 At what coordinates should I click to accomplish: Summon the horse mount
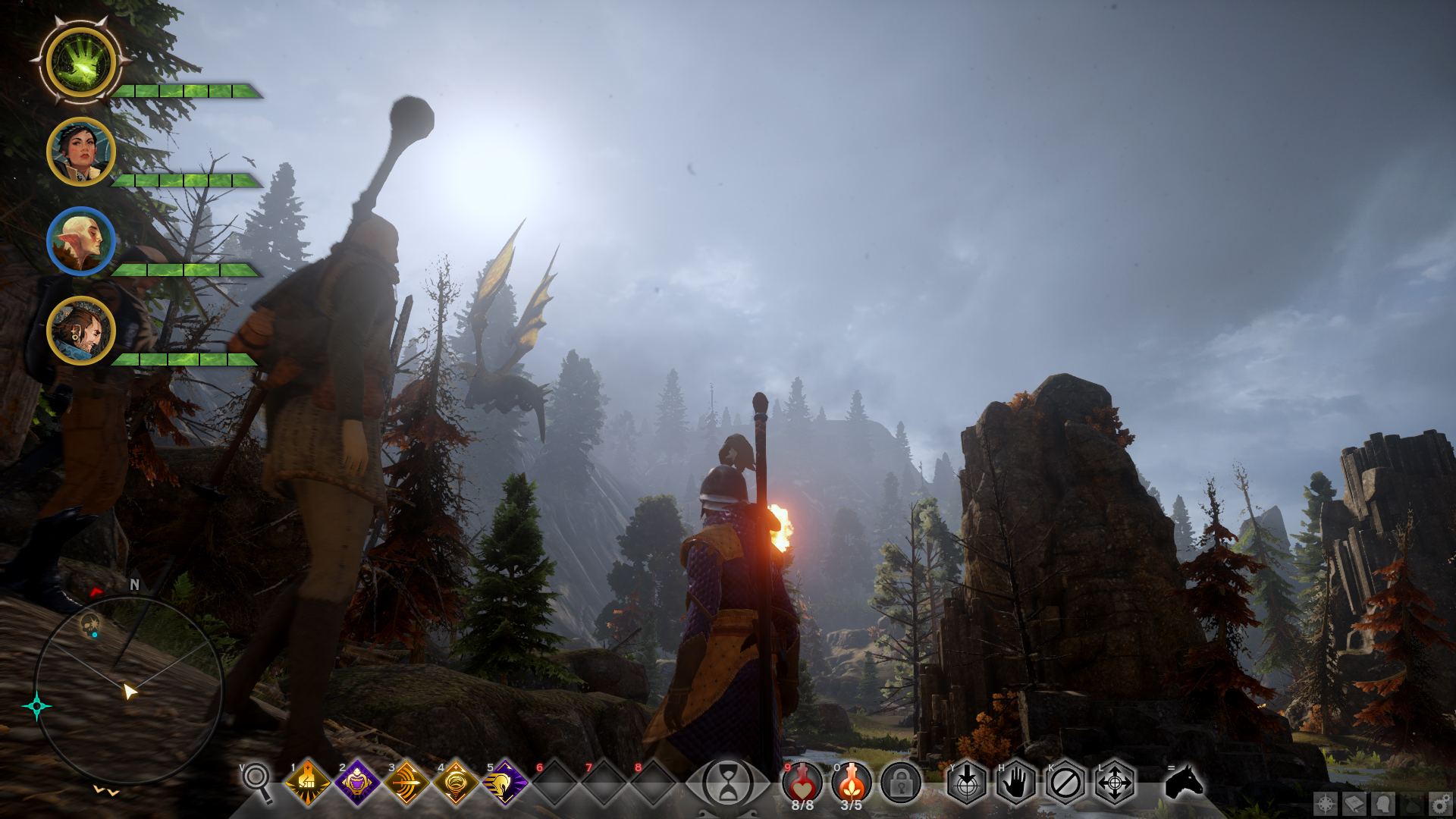click(1184, 781)
